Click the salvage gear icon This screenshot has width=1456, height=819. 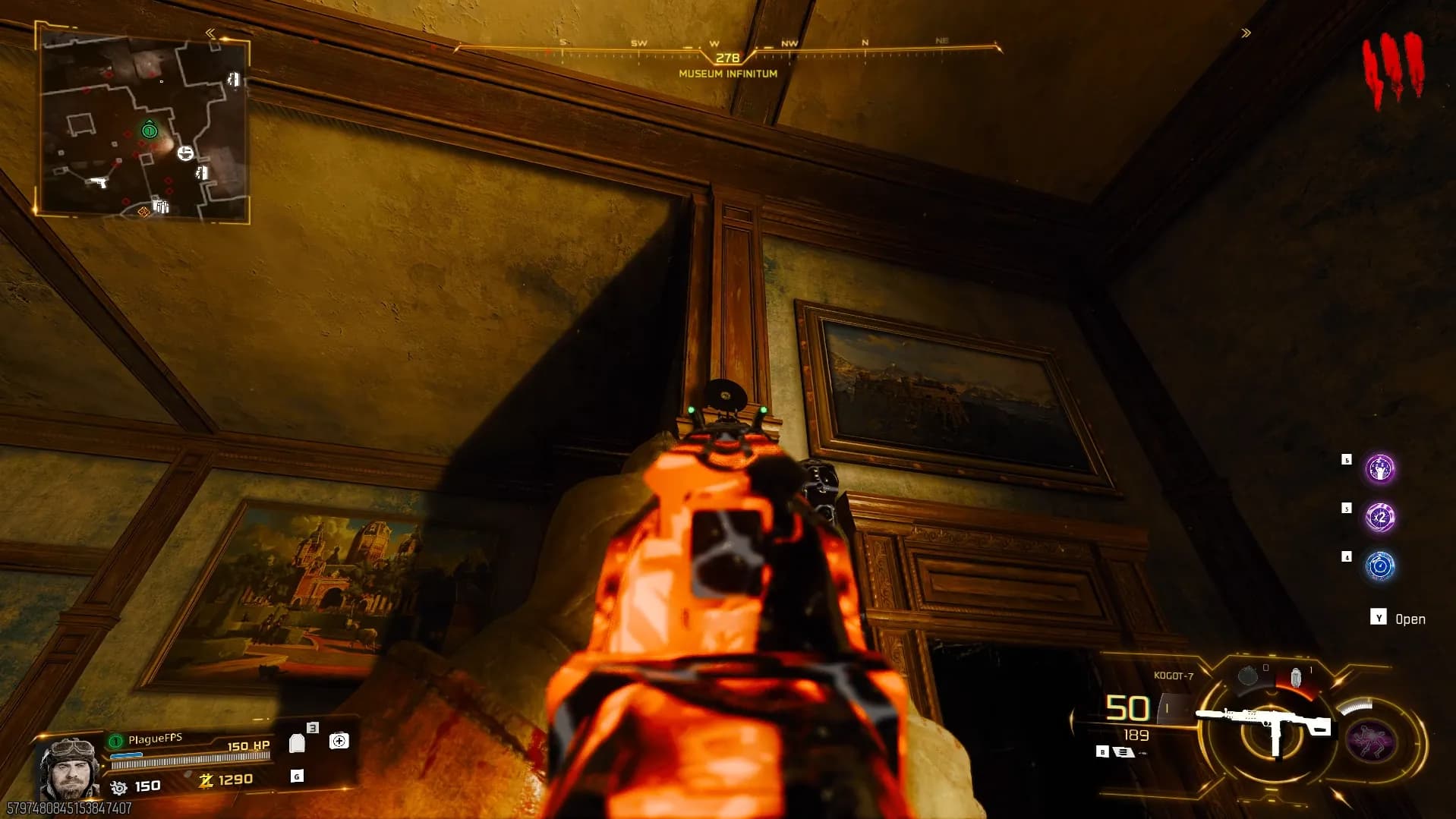[x=119, y=787]
